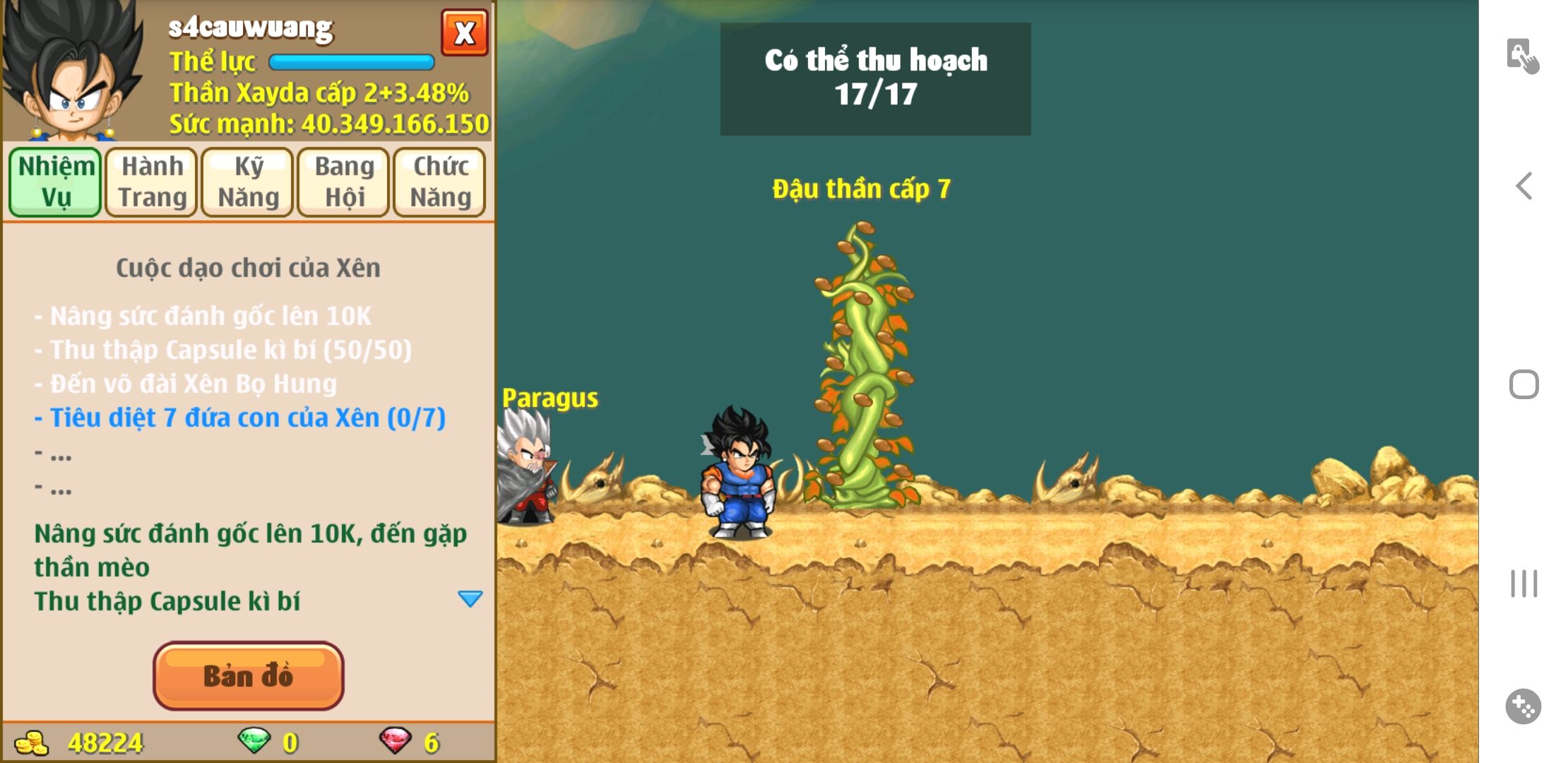Open the Kỹ Năng tab

pyautogui.click(x=248, y=182)
